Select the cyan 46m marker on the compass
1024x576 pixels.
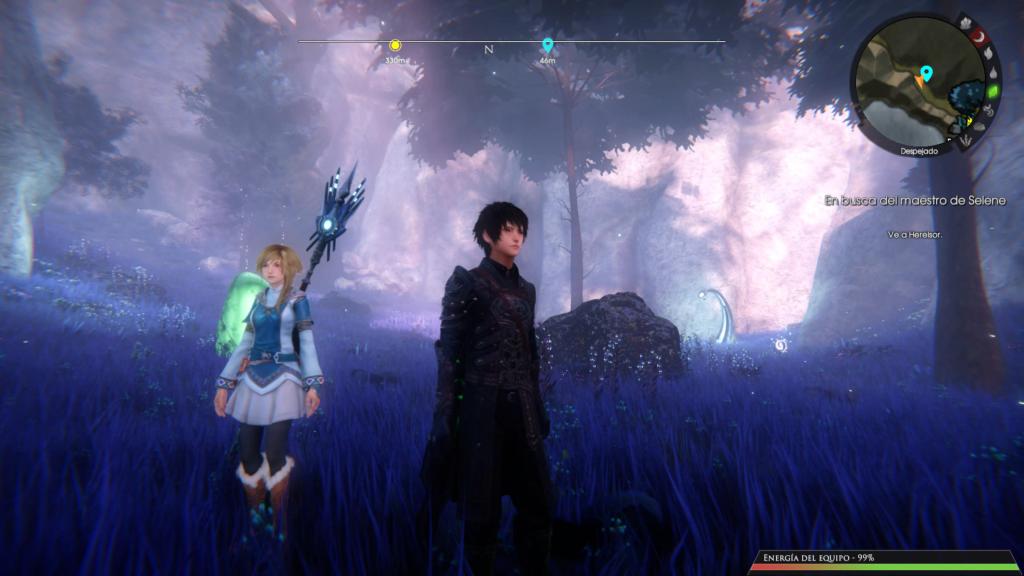[x=547, y=45]
